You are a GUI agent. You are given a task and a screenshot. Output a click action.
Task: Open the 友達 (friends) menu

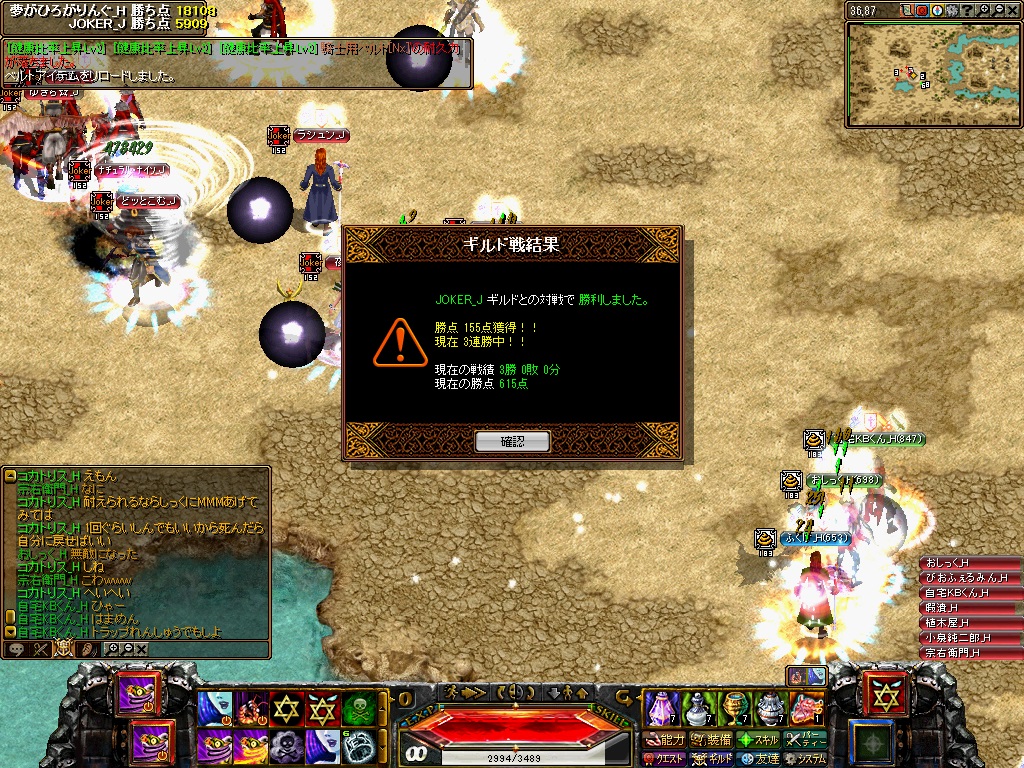click(x=759, y=759)
